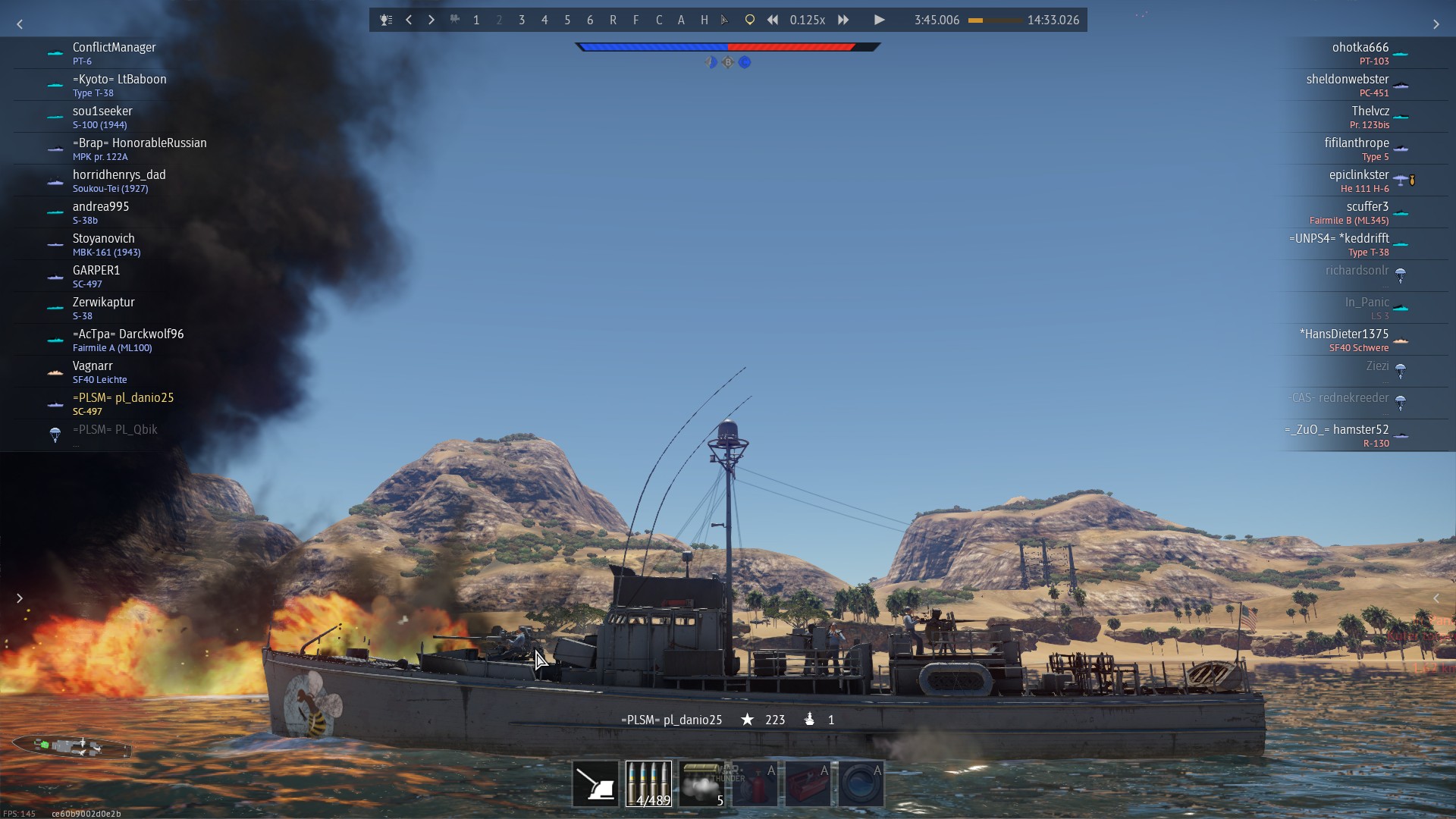Toggle the R option in replay toolbar
This screenshot has width=1456, height=819.
(x=613, y=20)
